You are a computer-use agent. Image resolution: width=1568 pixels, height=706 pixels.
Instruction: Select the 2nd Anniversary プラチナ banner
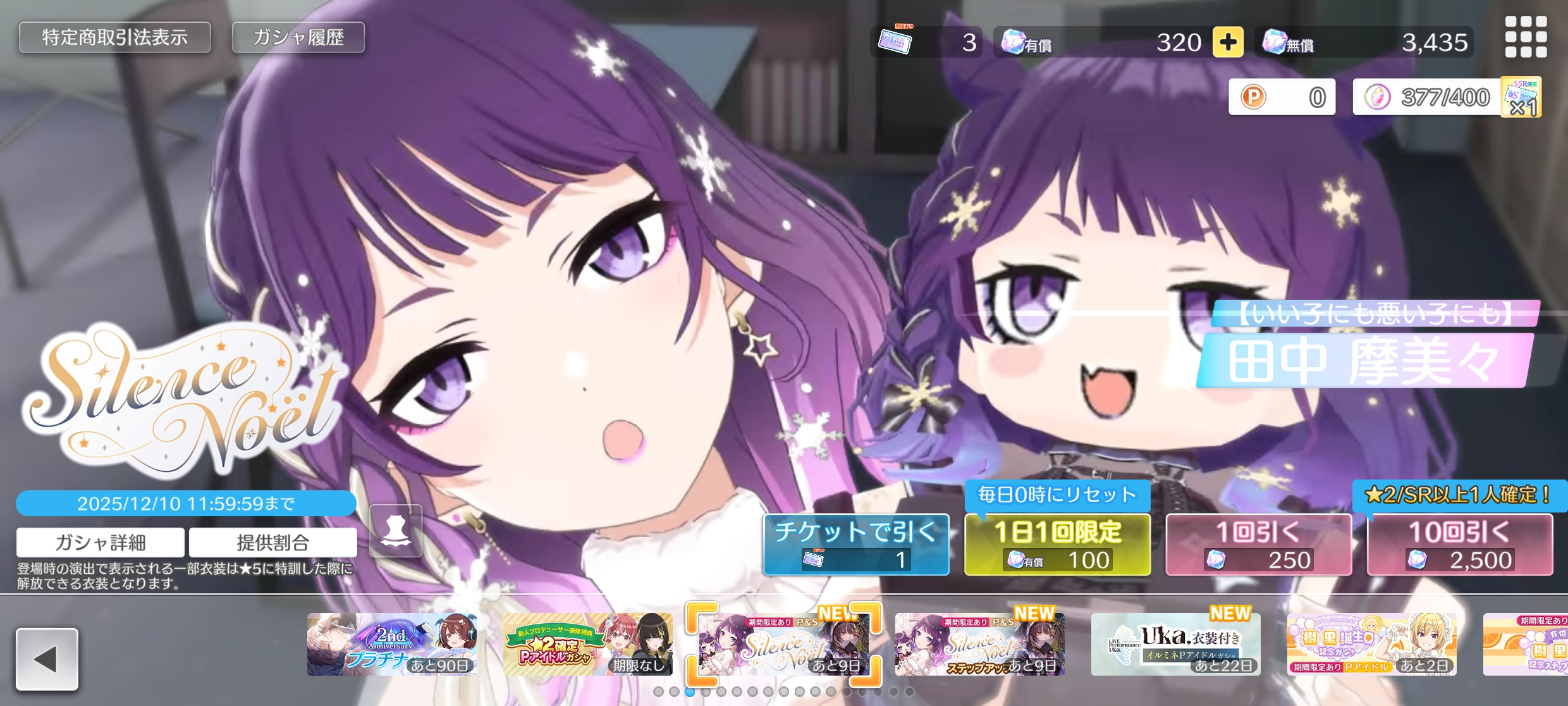coord(392,644)
